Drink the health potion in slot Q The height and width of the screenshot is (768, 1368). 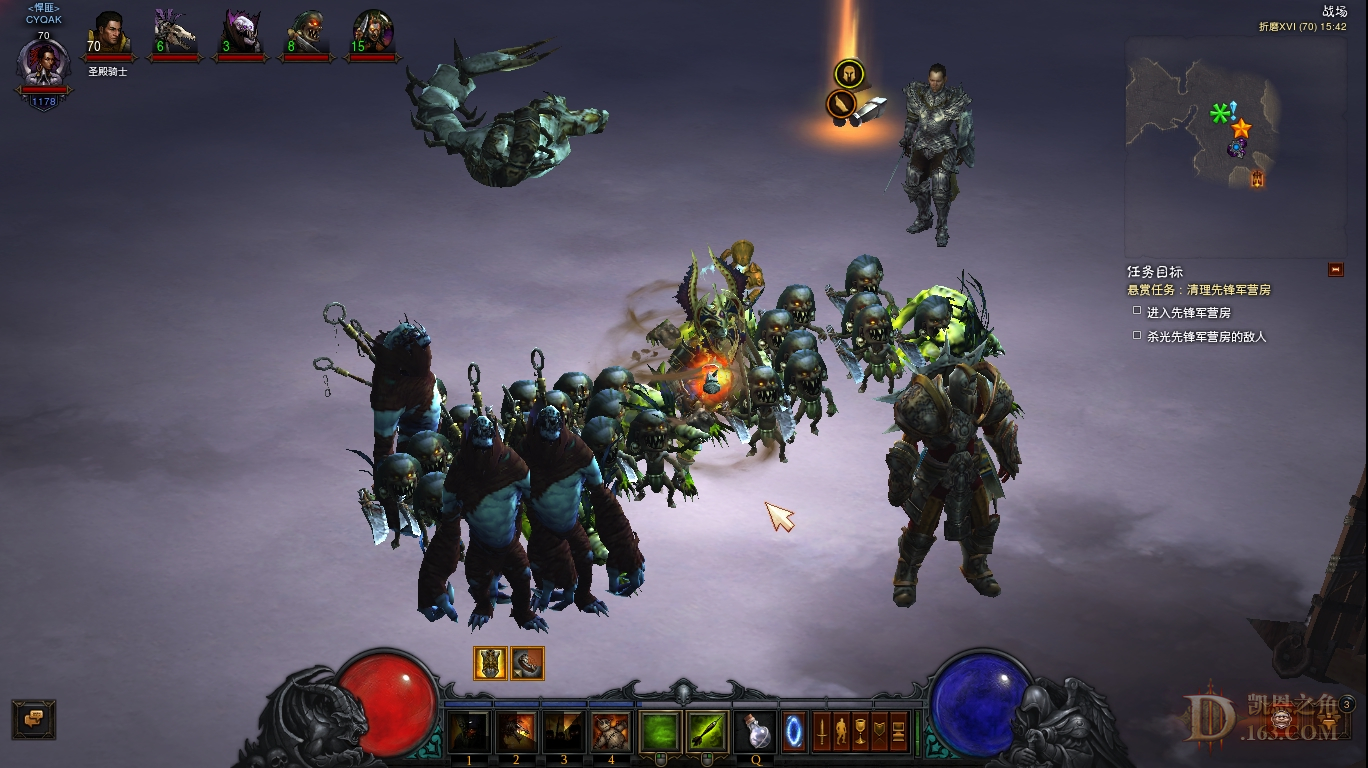(757, 731)
